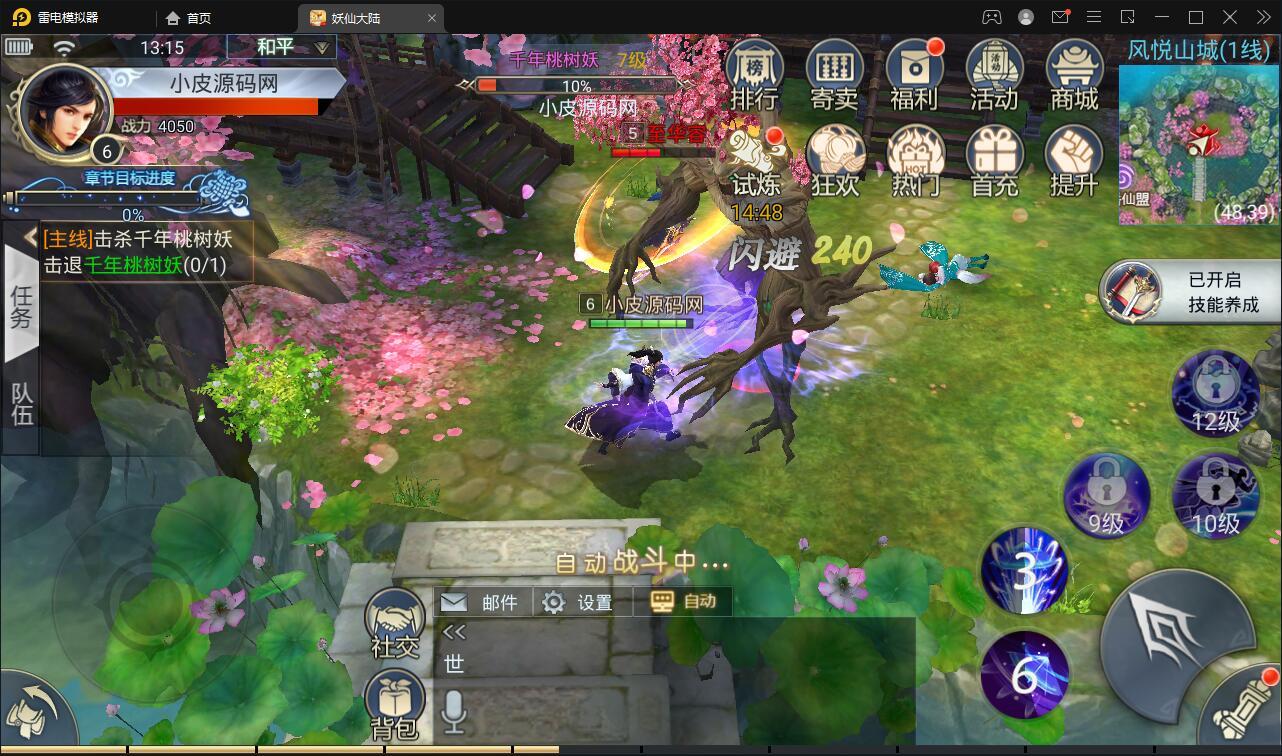The height and width of the screenshot is (756, 1282).
Task: Open the 福利 welfare rewards
Action: tap(914, 73)
